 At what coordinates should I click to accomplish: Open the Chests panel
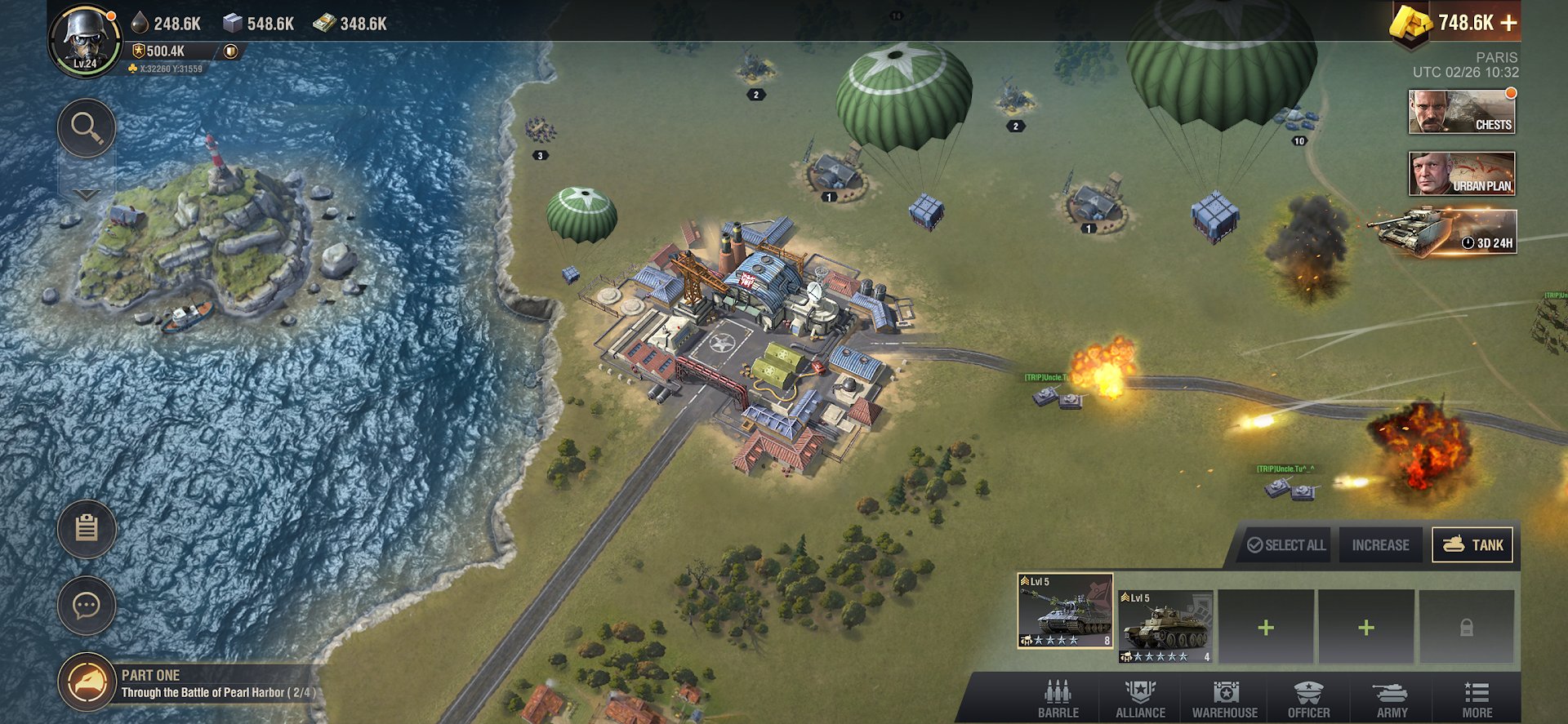[x=1462, y=111]
